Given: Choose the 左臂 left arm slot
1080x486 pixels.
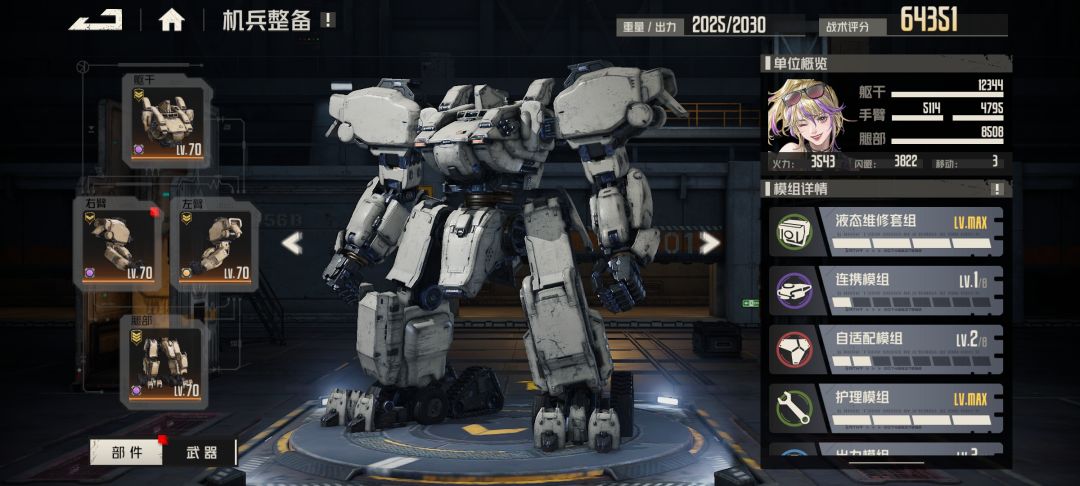Looking at the screenshot, I should pos(213,245).
